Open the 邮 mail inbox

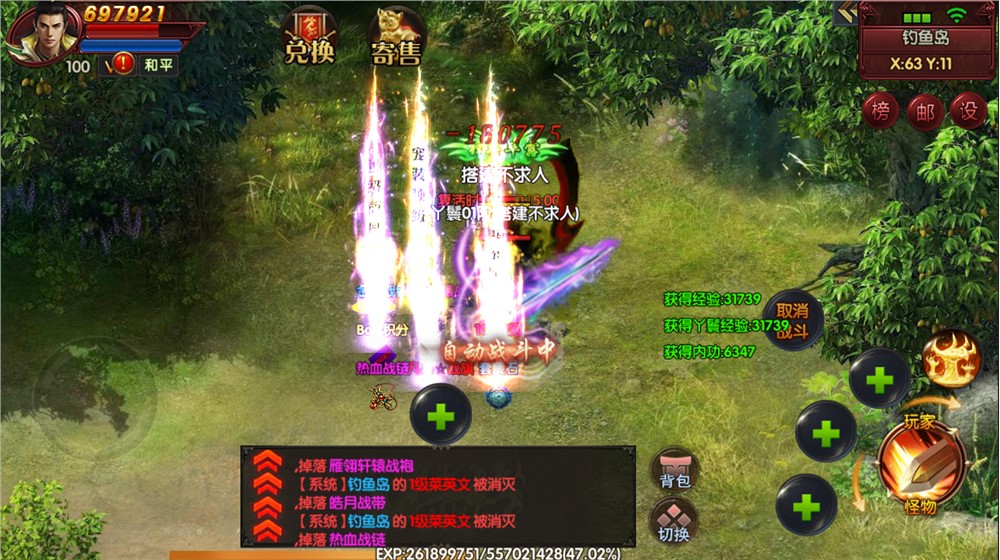tap(925, 112)
